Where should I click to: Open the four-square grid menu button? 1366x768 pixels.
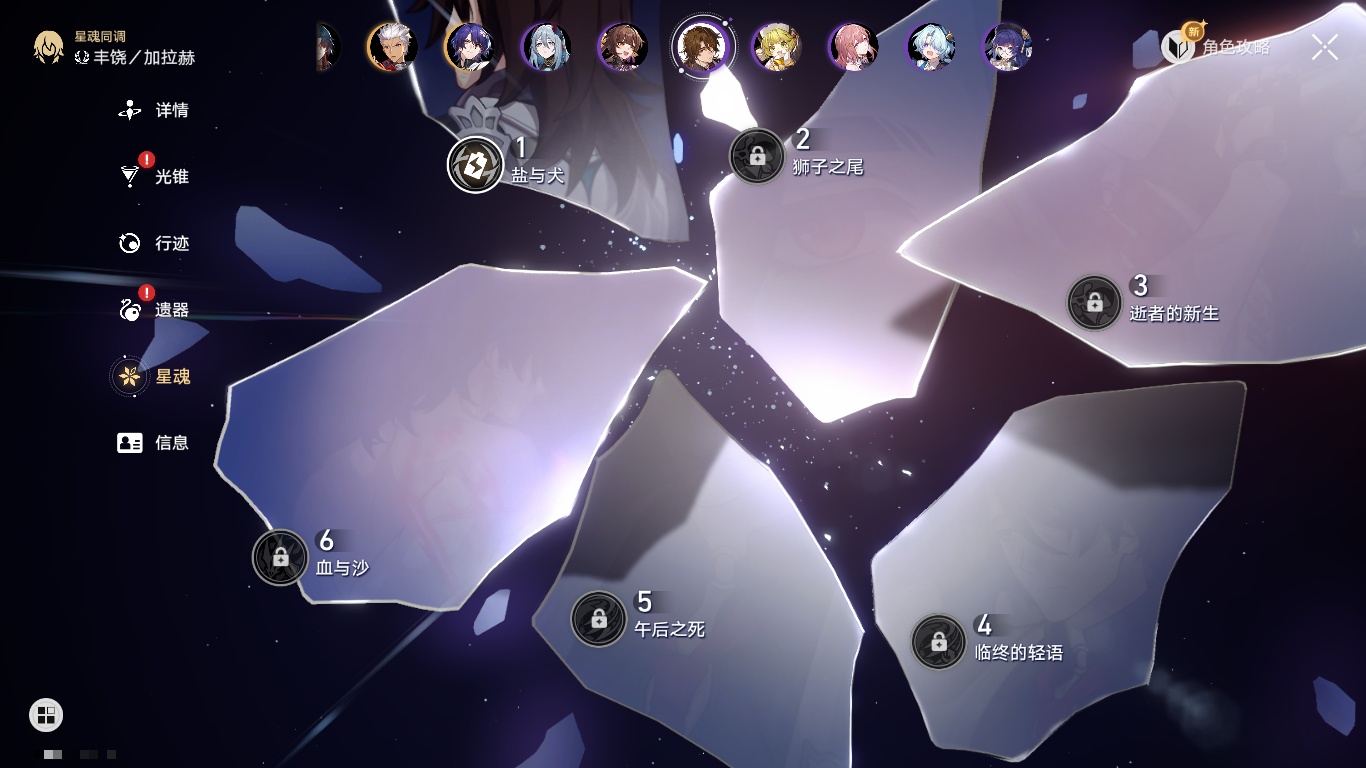pos(46,714)
